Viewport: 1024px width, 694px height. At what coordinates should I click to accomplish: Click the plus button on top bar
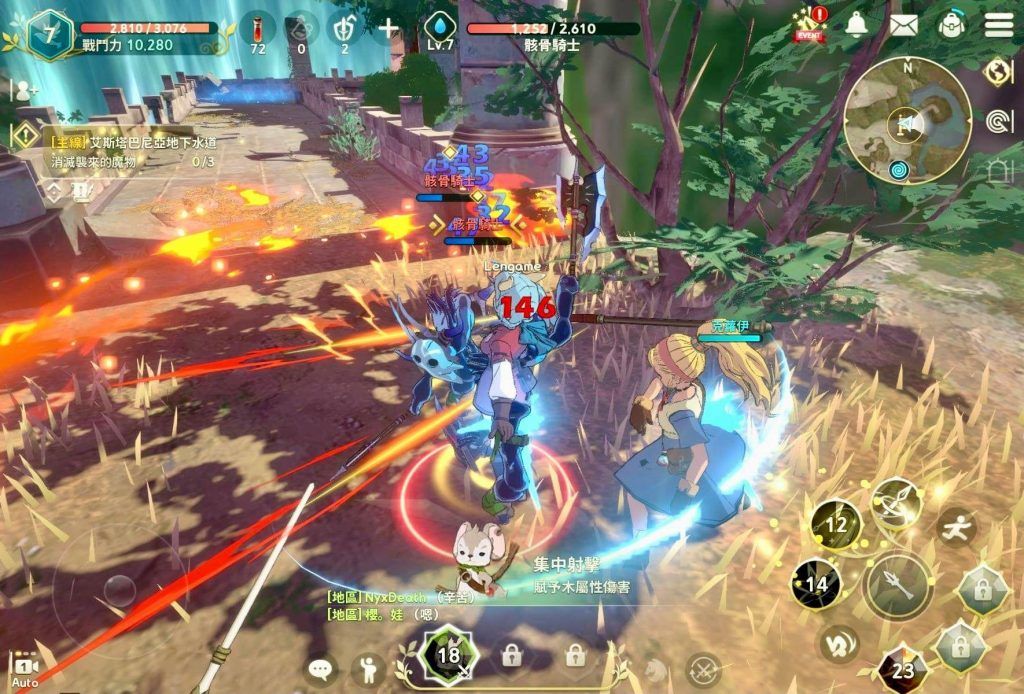[x=389, y=27]
